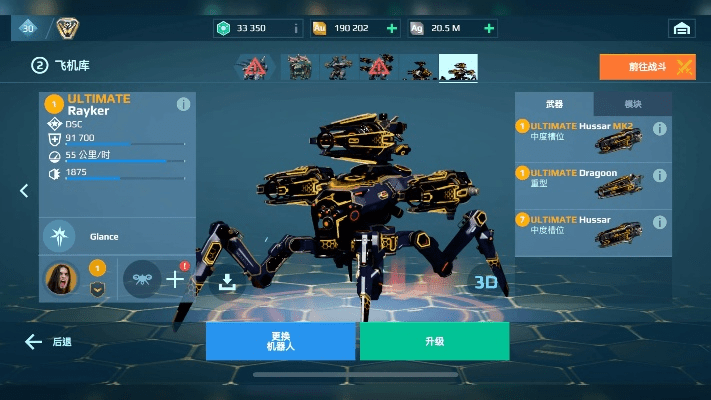Tap the green 升级 upgrade button
Image resolution: width=711 pixels, height=400 pixels.
[434, 341]
